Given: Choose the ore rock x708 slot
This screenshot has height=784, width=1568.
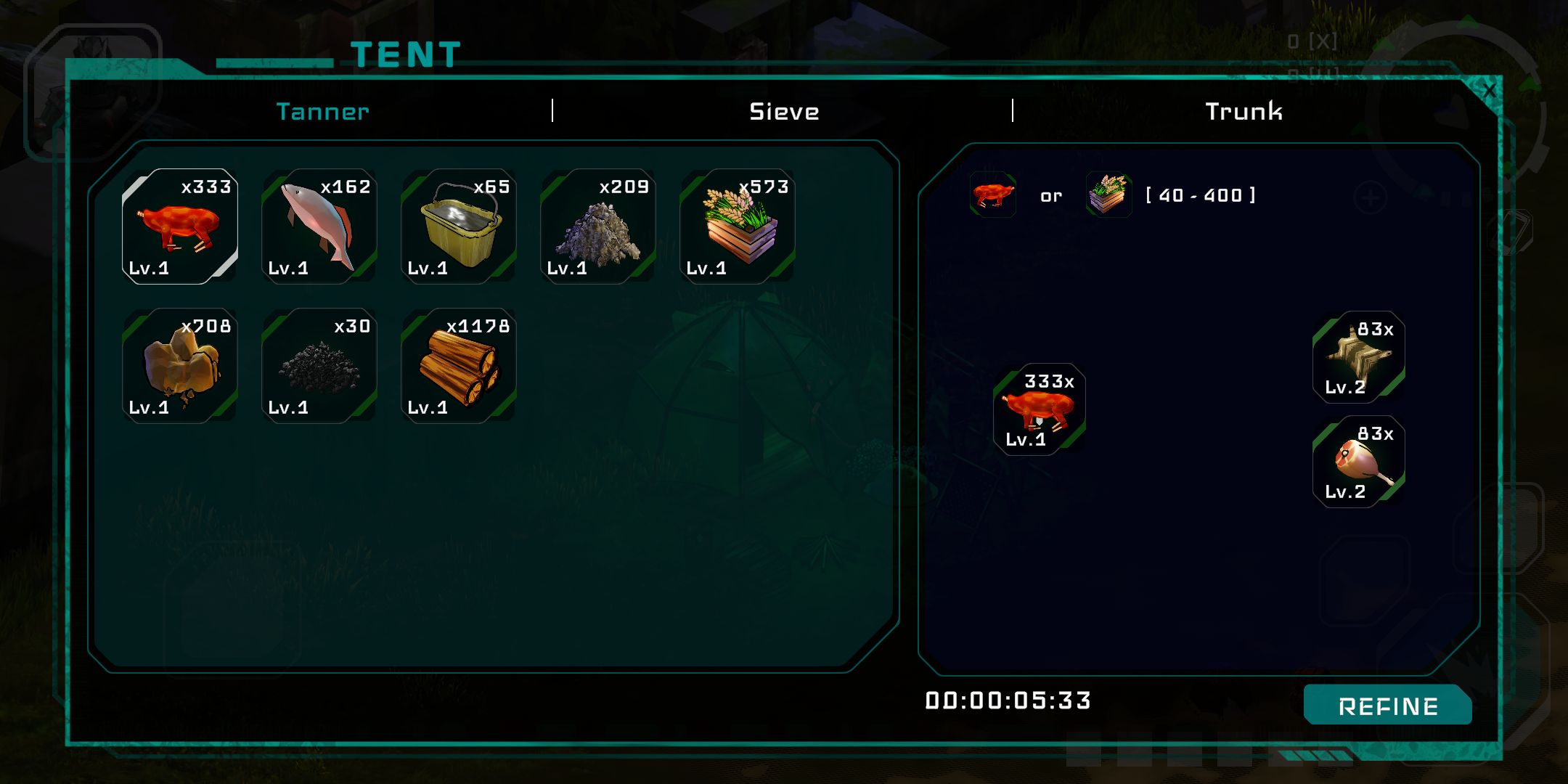Looking at the screenshot, I should (179, 366).
